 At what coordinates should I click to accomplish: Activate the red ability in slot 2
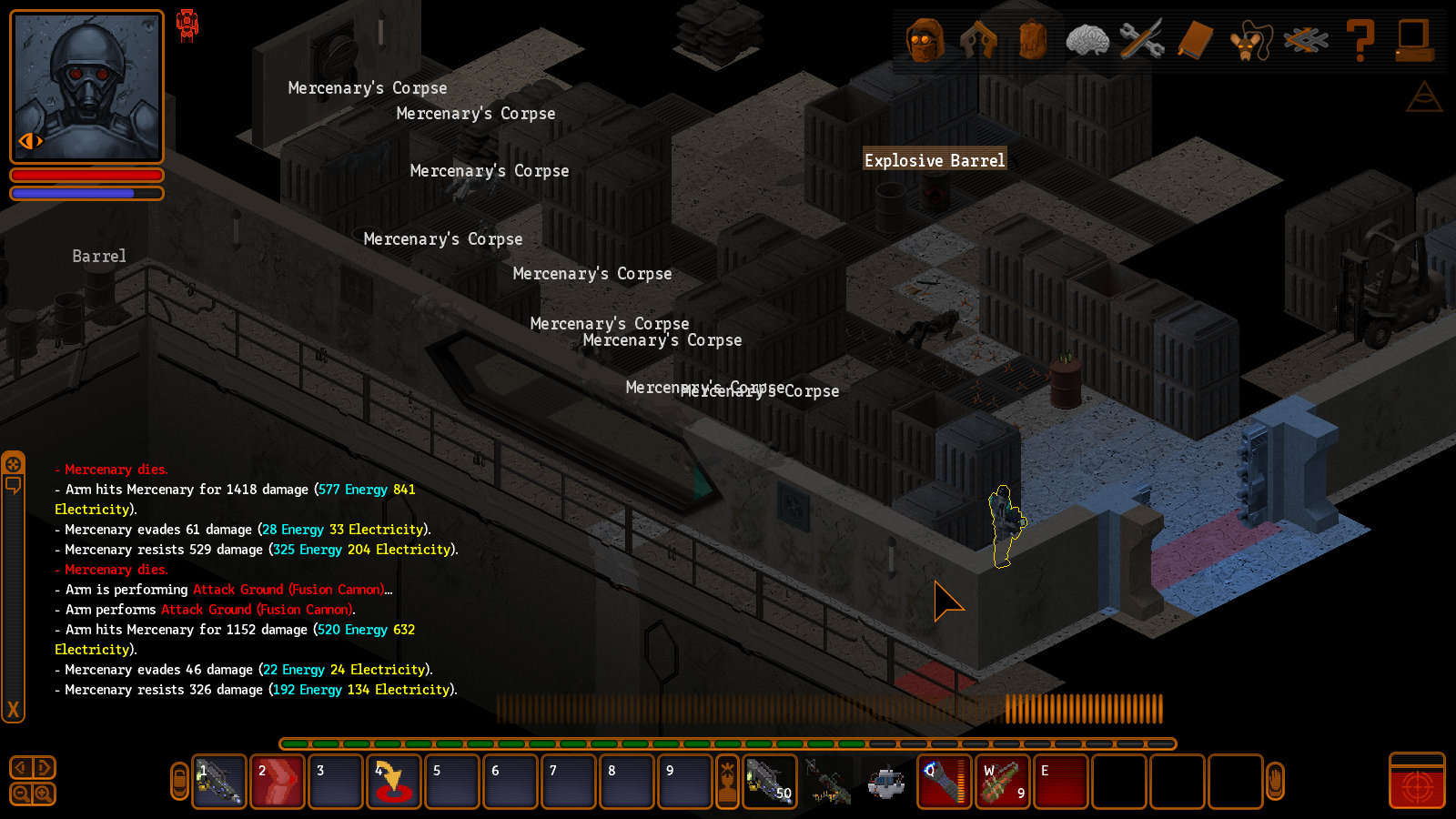[x=278, y=782]
